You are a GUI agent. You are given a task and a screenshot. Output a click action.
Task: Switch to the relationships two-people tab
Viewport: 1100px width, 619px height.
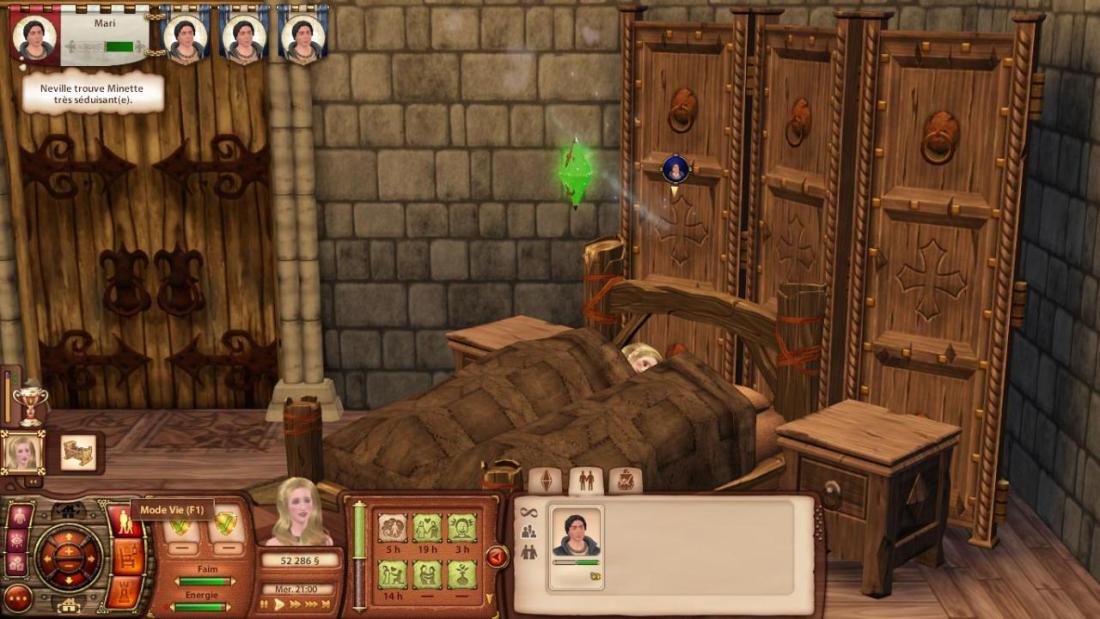click(x=586, y=481)
